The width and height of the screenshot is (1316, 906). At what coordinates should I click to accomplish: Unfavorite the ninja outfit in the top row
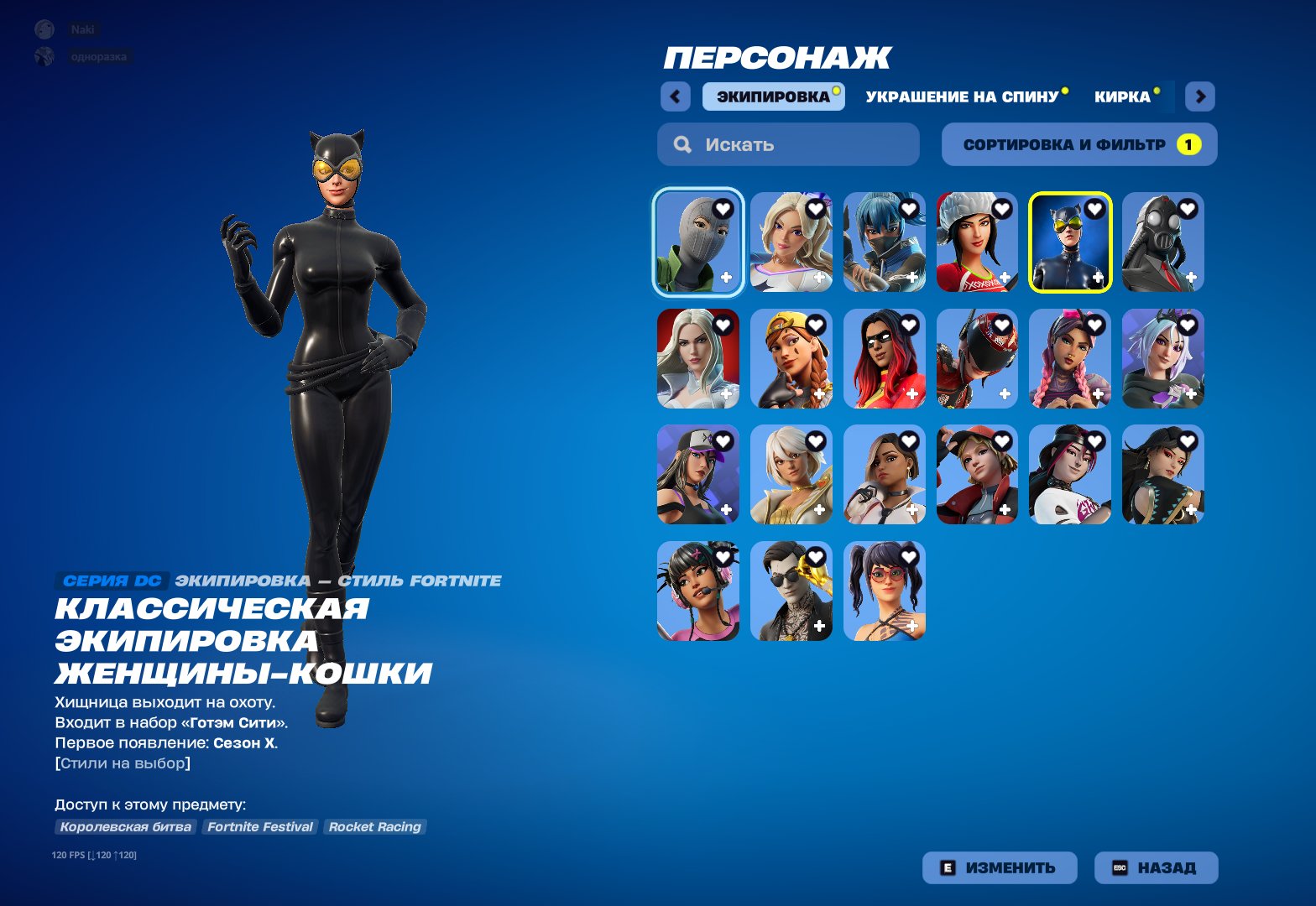[x=909, y=208]
